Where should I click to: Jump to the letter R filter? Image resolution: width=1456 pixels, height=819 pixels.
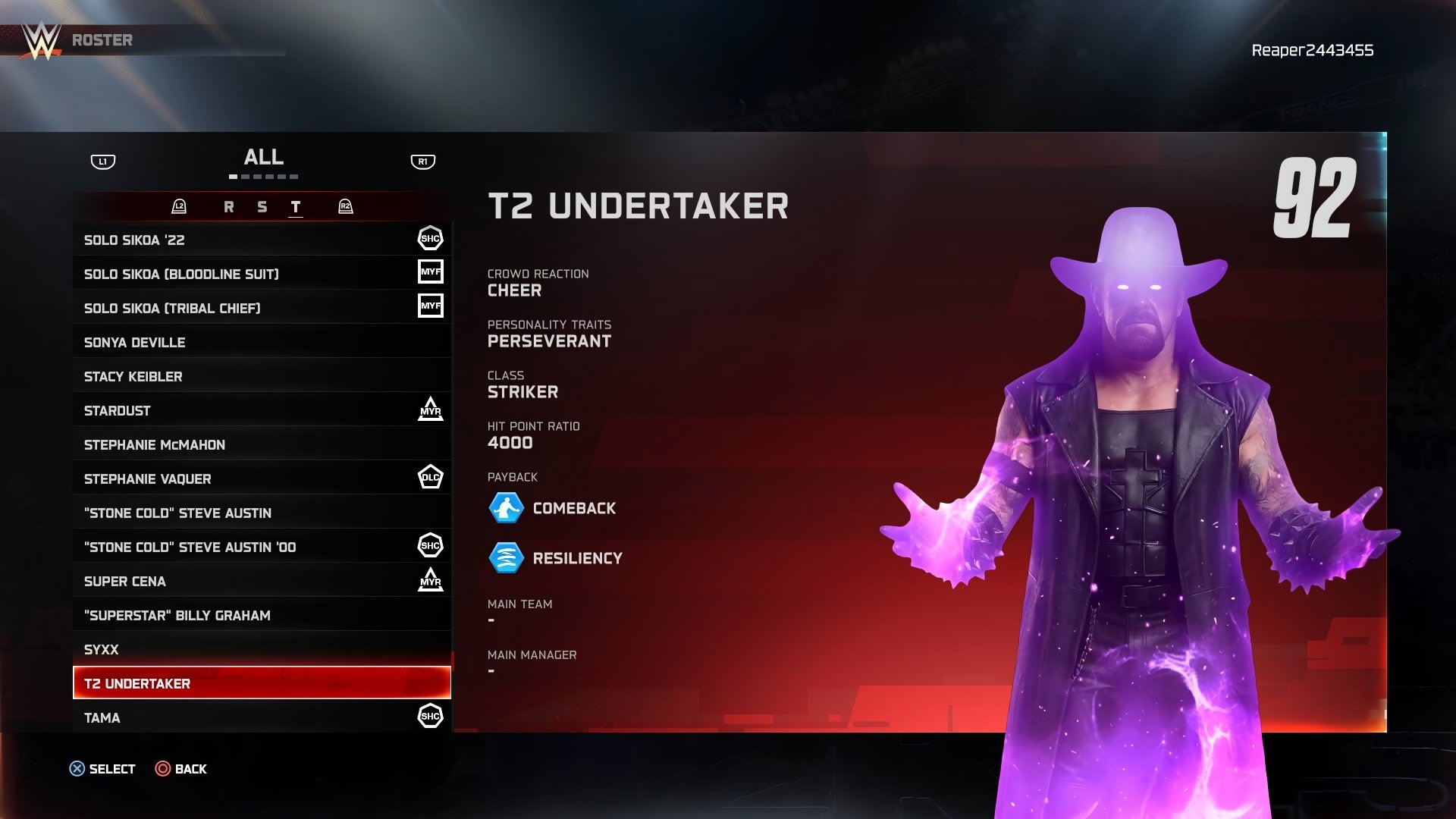point(229,207)
